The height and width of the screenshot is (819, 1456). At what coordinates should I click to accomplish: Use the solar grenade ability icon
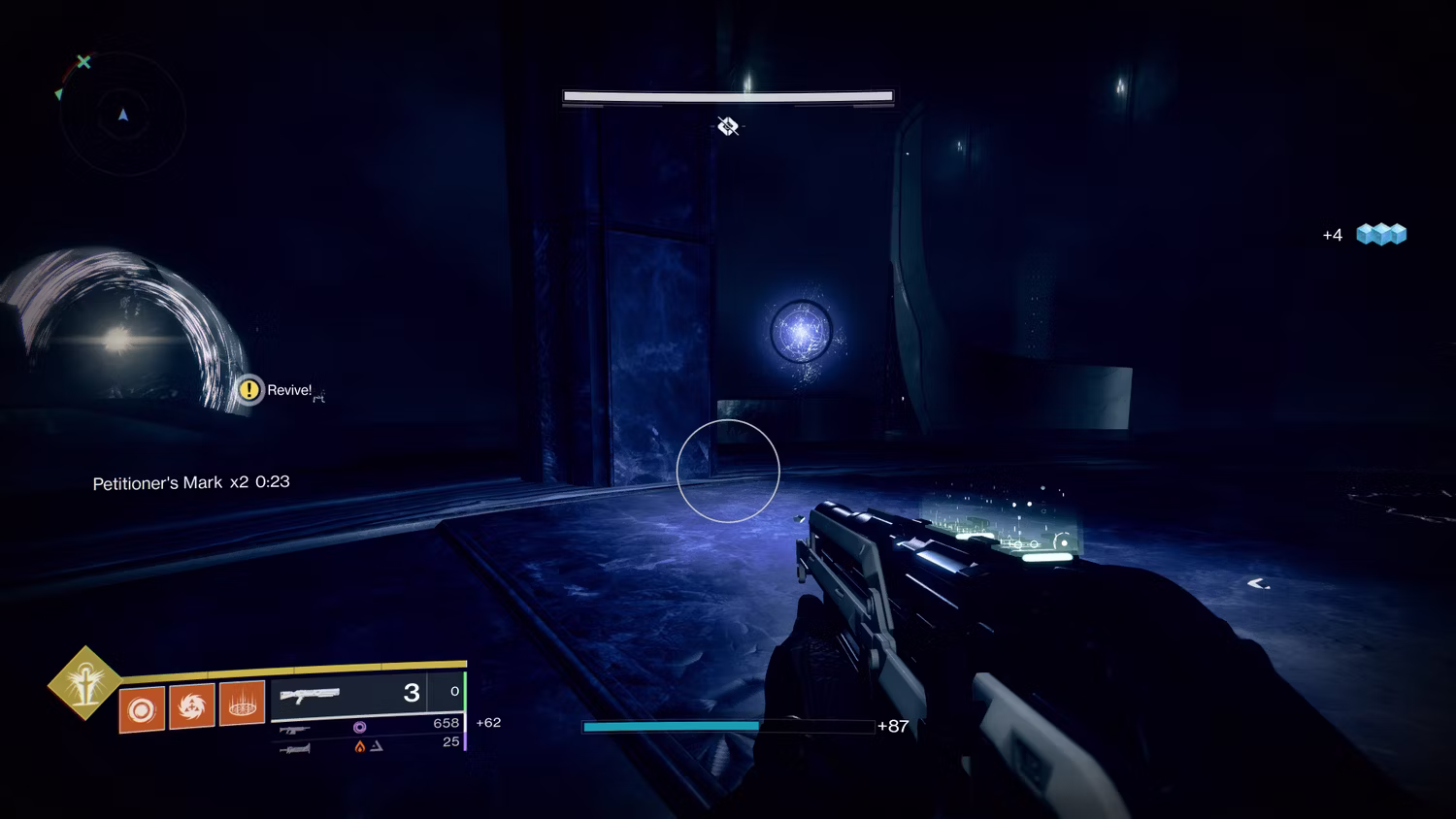coord(142,709)
